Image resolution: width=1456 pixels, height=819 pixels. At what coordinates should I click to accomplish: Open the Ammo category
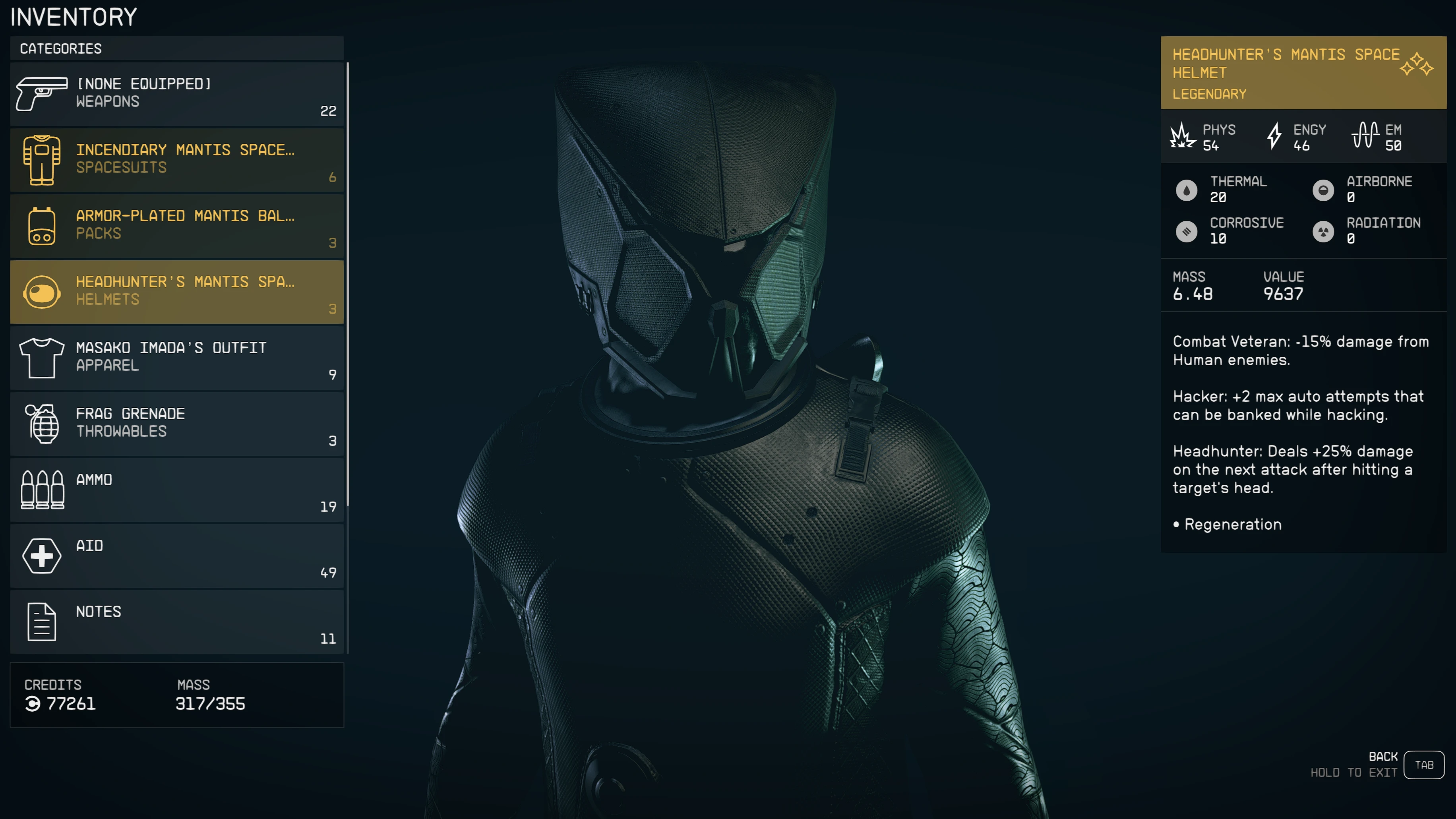coord(176,490)
